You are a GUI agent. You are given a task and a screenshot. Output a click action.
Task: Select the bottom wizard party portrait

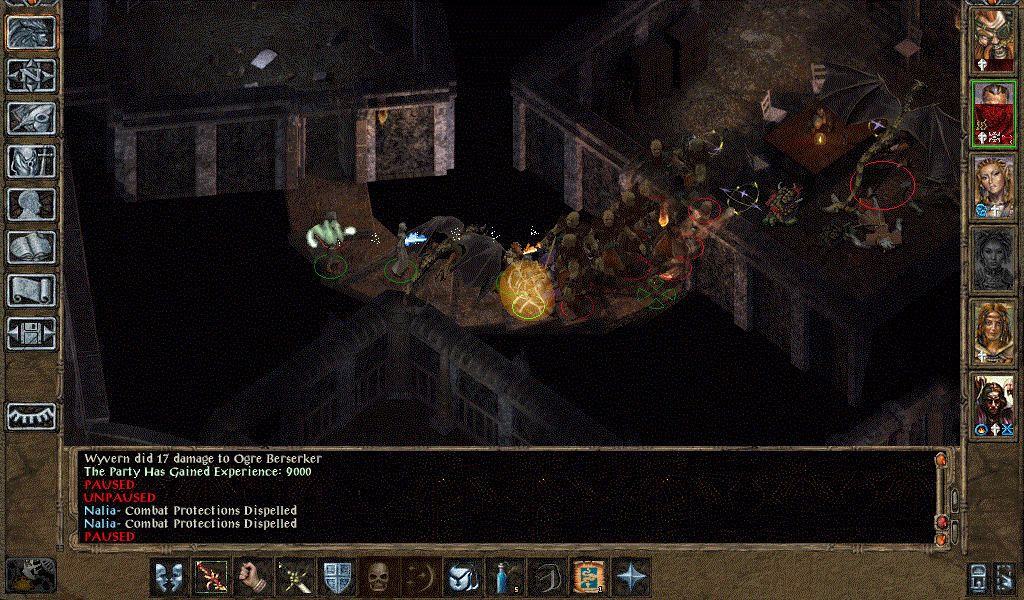(994, 405)
